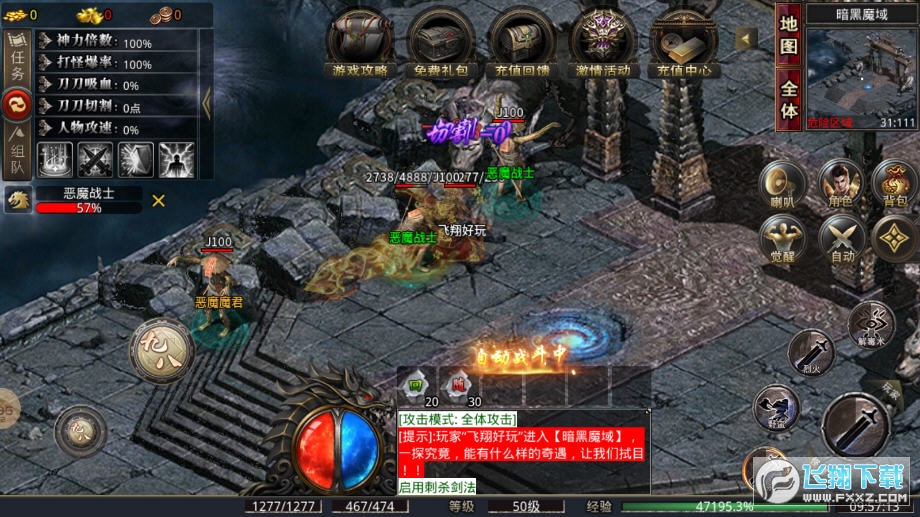Dismiss the 恶魔战士 target with the X

click(x=158, y=201)
